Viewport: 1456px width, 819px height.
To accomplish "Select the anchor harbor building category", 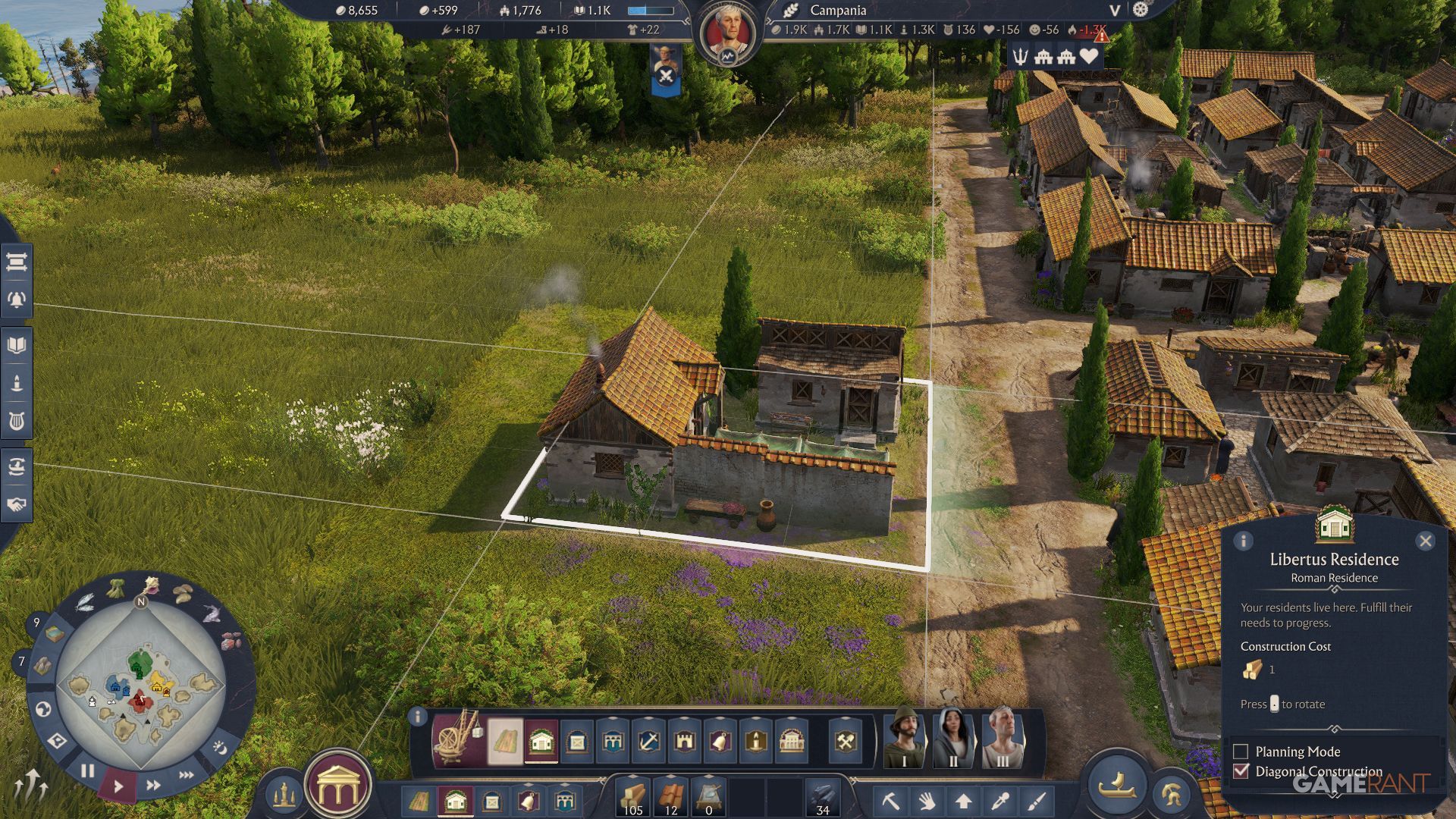I will pos(648,741).
